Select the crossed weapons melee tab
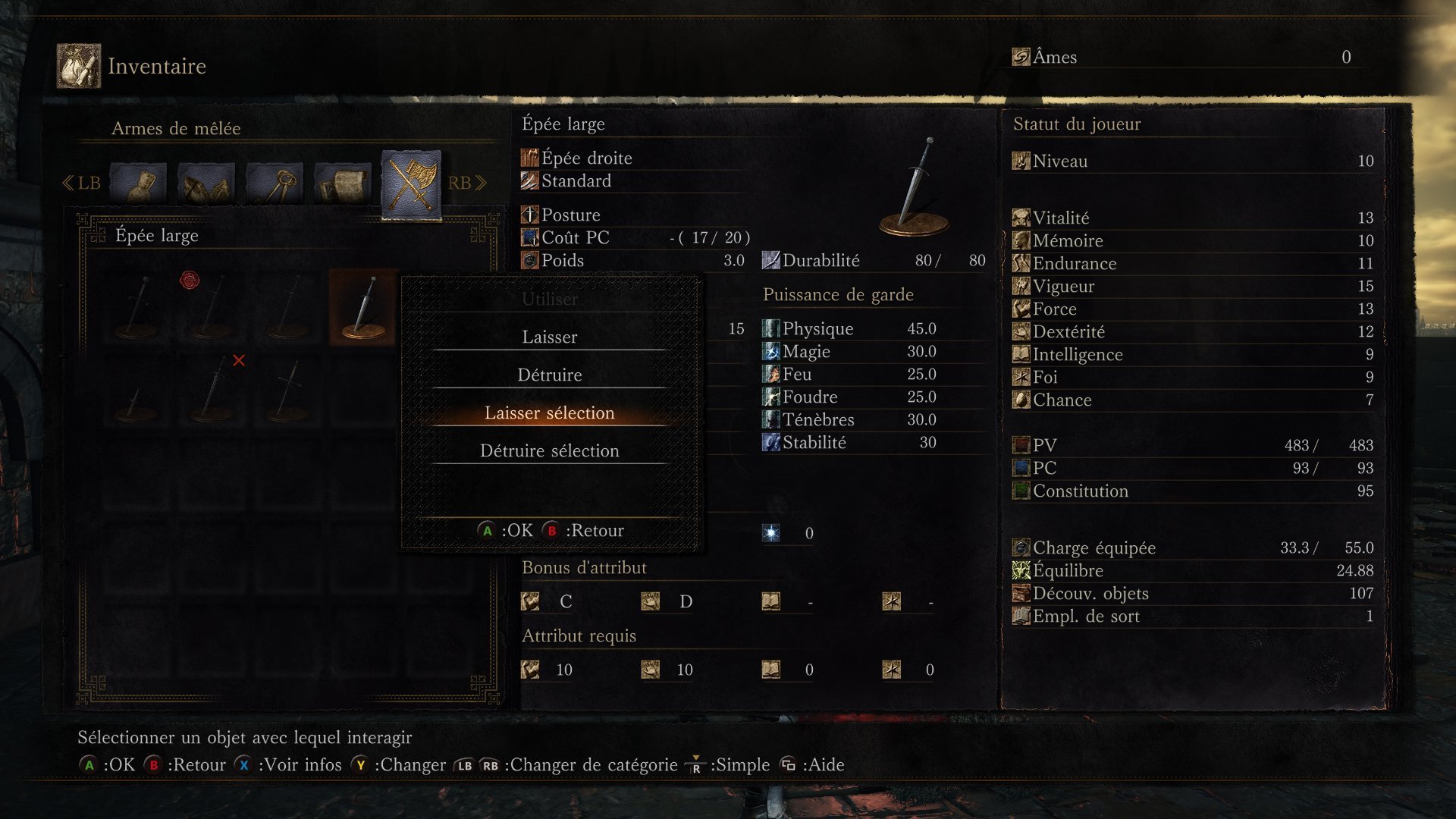Screen dimensions: 1456x819 [411, 183]
